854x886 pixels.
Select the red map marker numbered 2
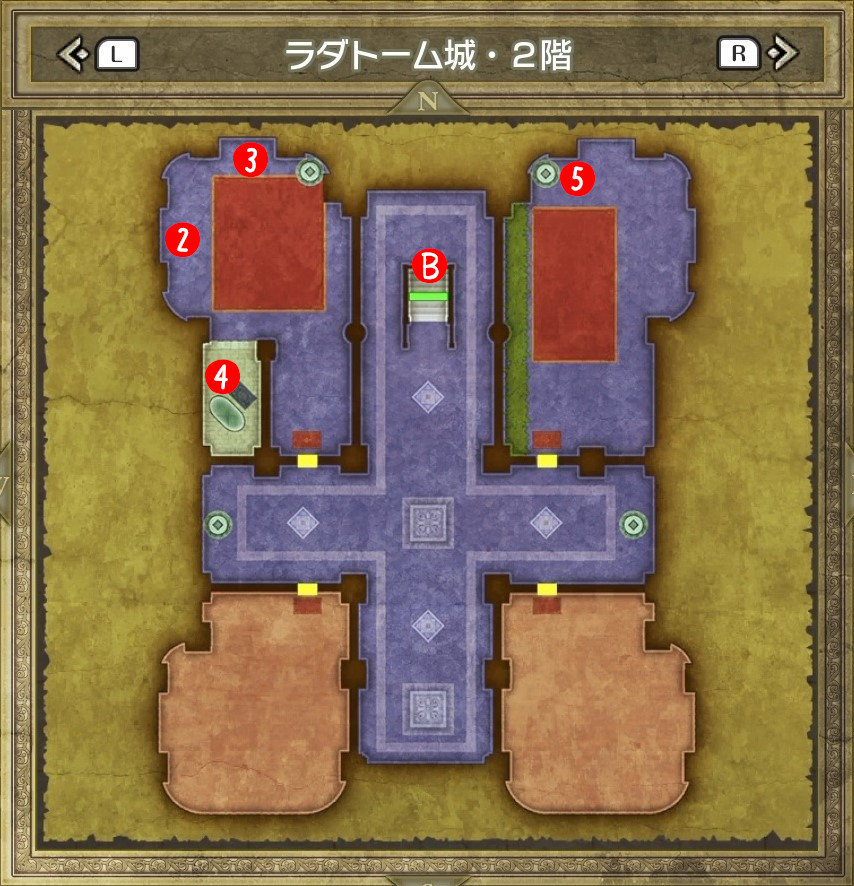point(184,238)
